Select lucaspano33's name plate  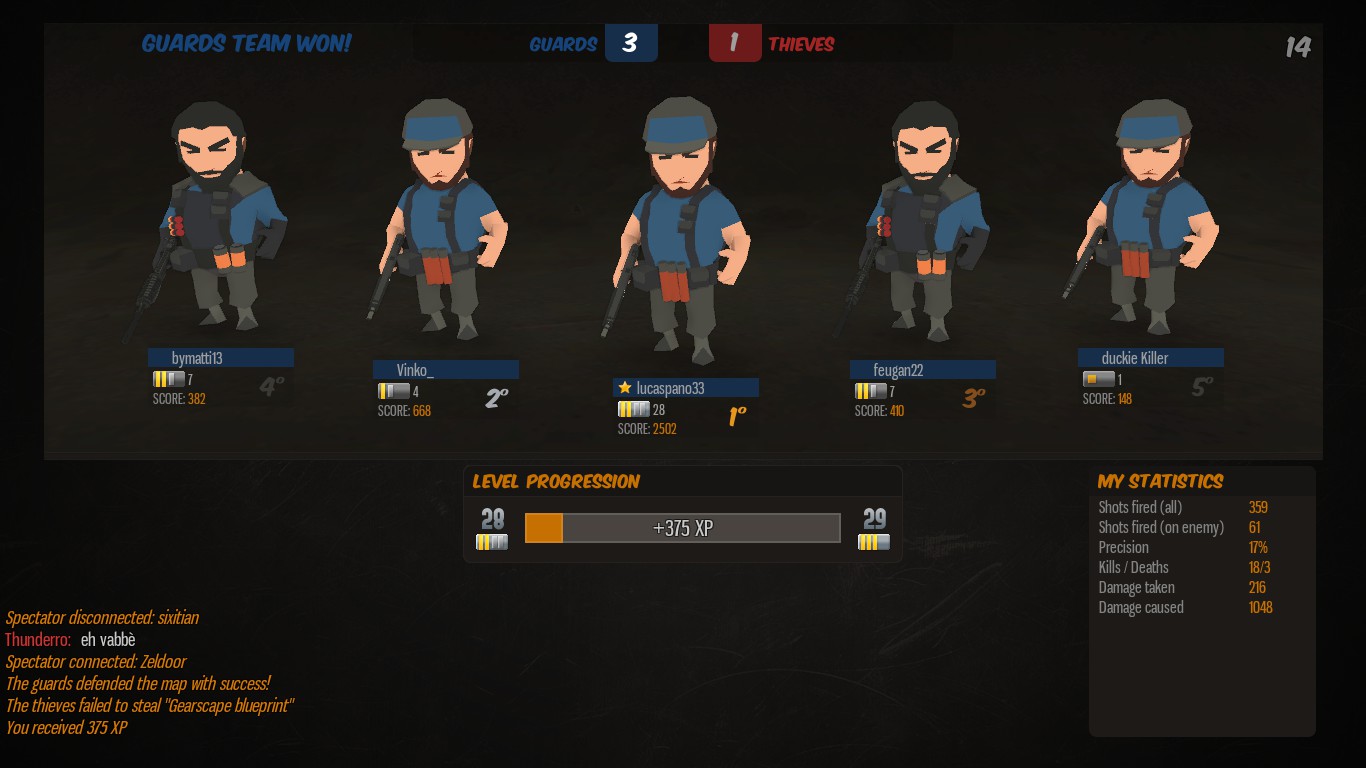pyautogui.click(x=686, y=387)
